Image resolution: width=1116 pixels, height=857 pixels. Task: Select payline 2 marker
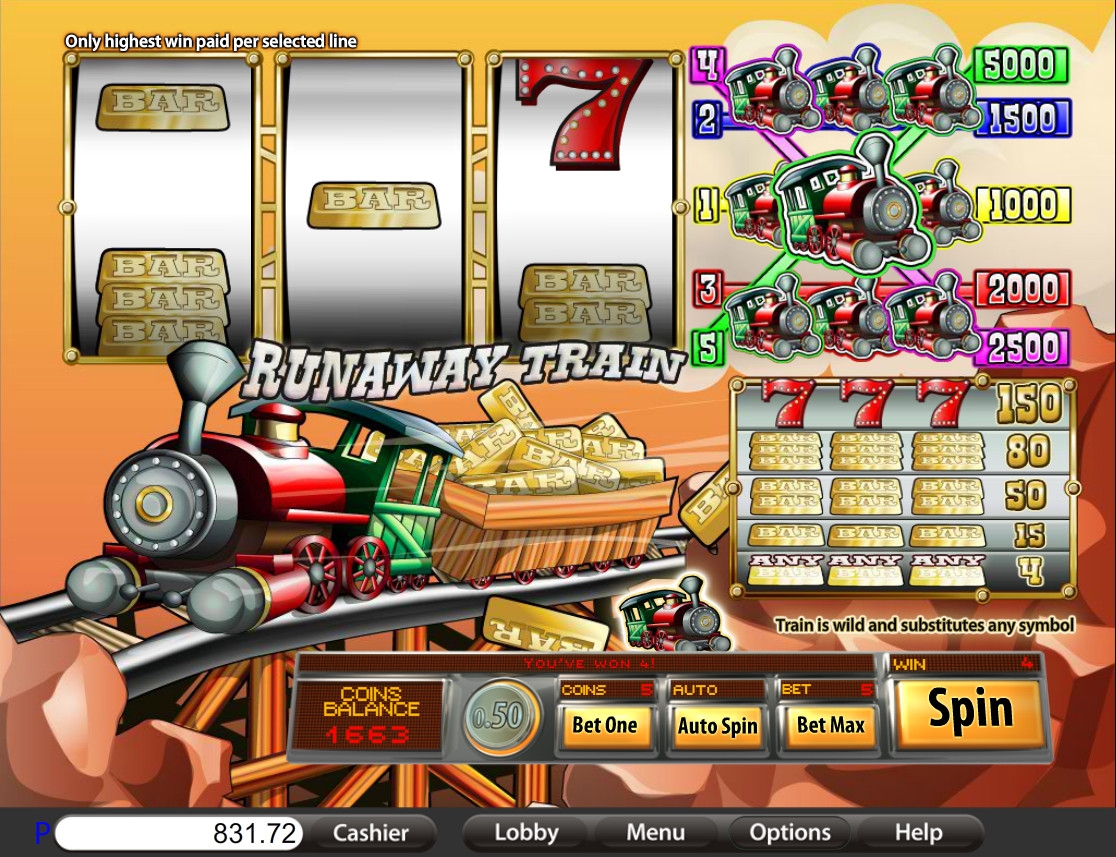(x=707, y=120)
